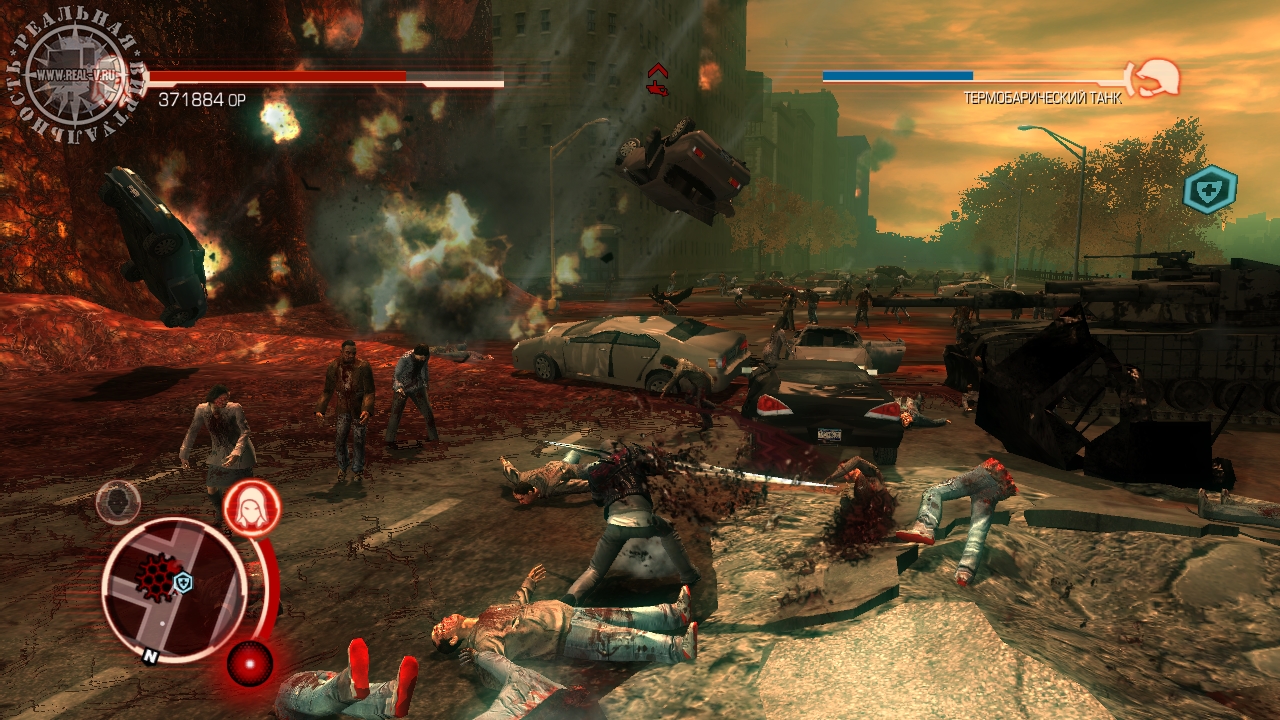Image resolution: width=1280 pixels, height=720 pixels.
Task: Click the red hive marker on the minimap
Action: click(x=155, y=577)
